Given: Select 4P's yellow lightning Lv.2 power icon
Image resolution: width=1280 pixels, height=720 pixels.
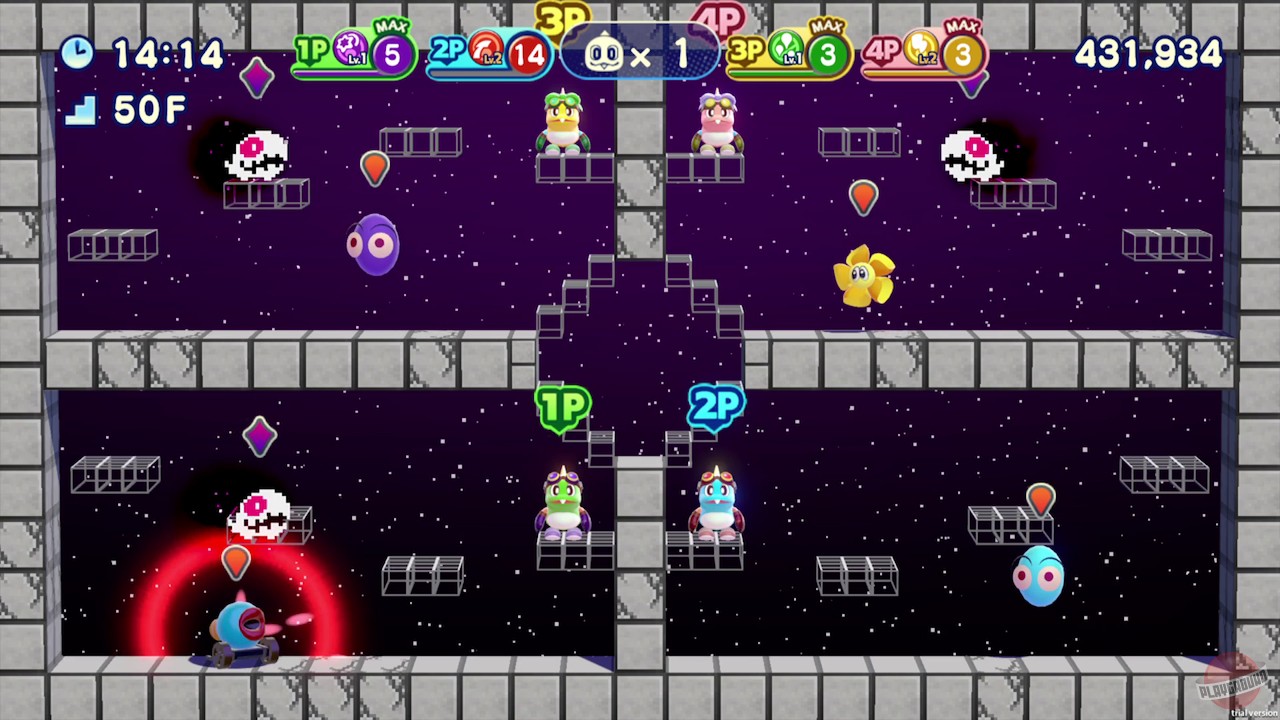Looking at the screenshot, I should 921,48.
